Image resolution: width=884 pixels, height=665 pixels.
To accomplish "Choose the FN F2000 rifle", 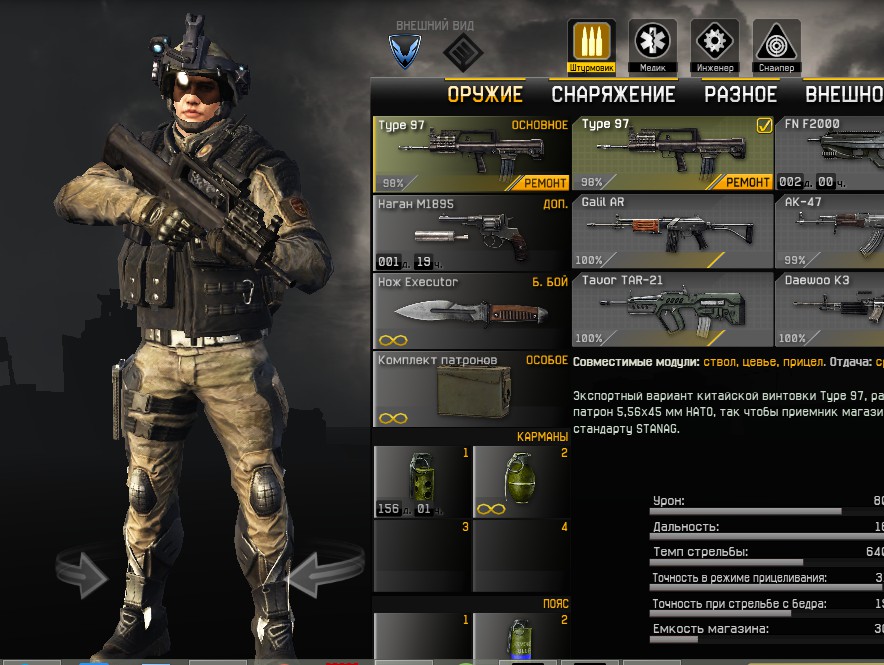I will point(830,153).
